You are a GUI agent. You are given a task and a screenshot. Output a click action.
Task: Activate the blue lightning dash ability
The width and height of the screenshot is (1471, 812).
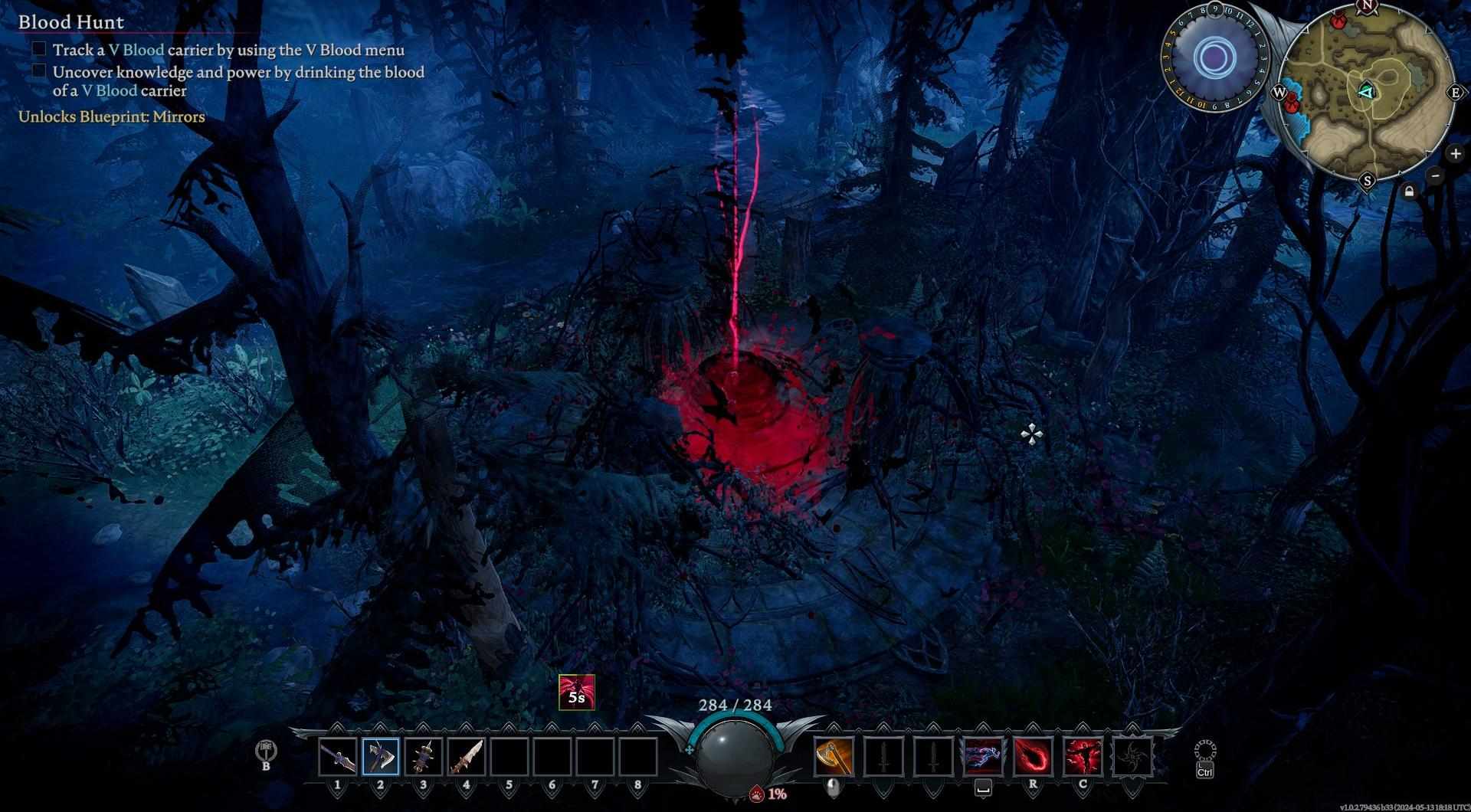point(983,757)
